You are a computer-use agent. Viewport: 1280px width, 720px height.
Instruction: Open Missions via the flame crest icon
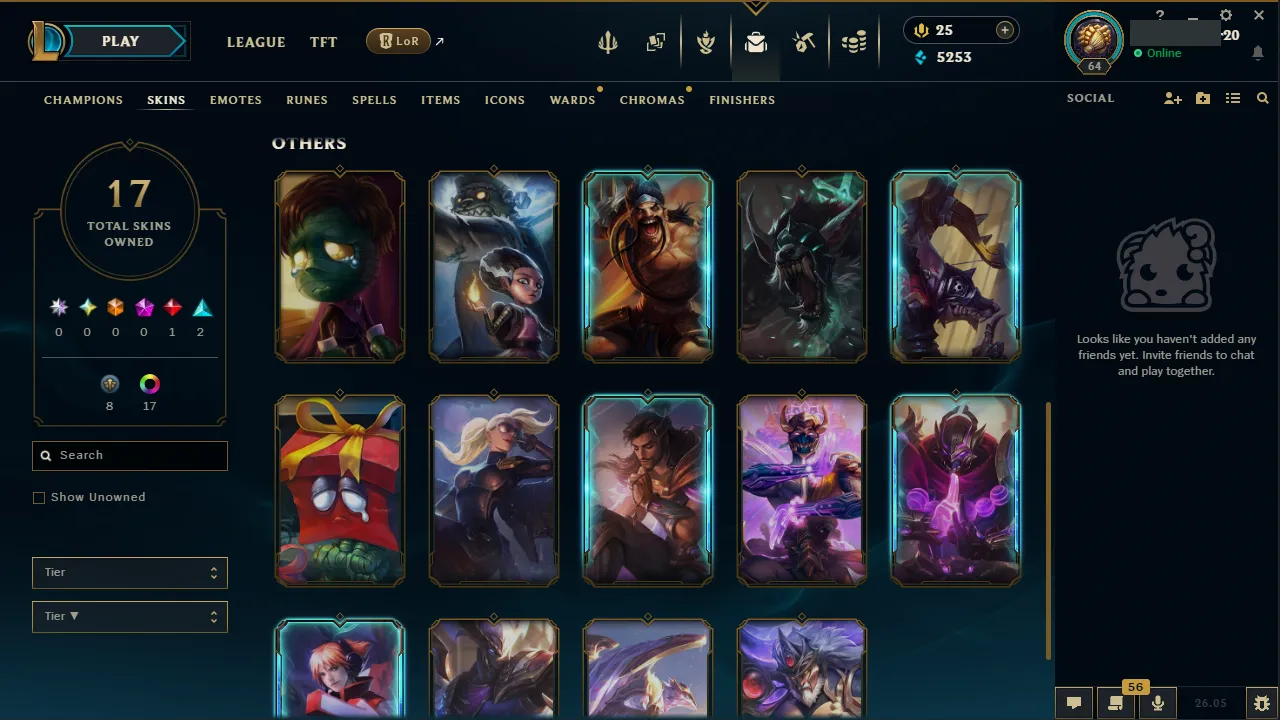pyautogui.click(x=706, y=41)
